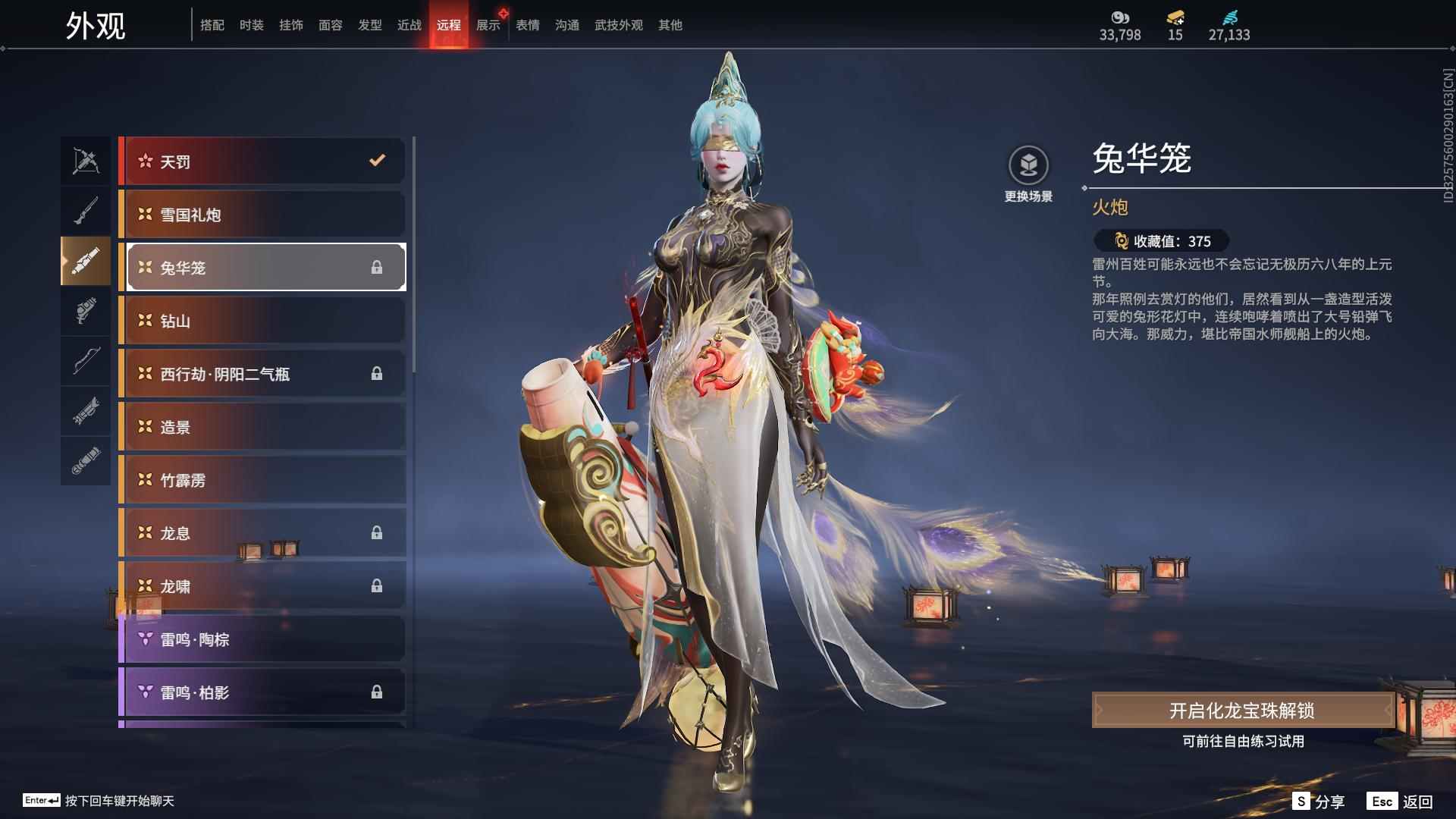Viewport: 1456px width, 819px height.
Task: Select the 龙息 locked skin
Action: point(262,533)
